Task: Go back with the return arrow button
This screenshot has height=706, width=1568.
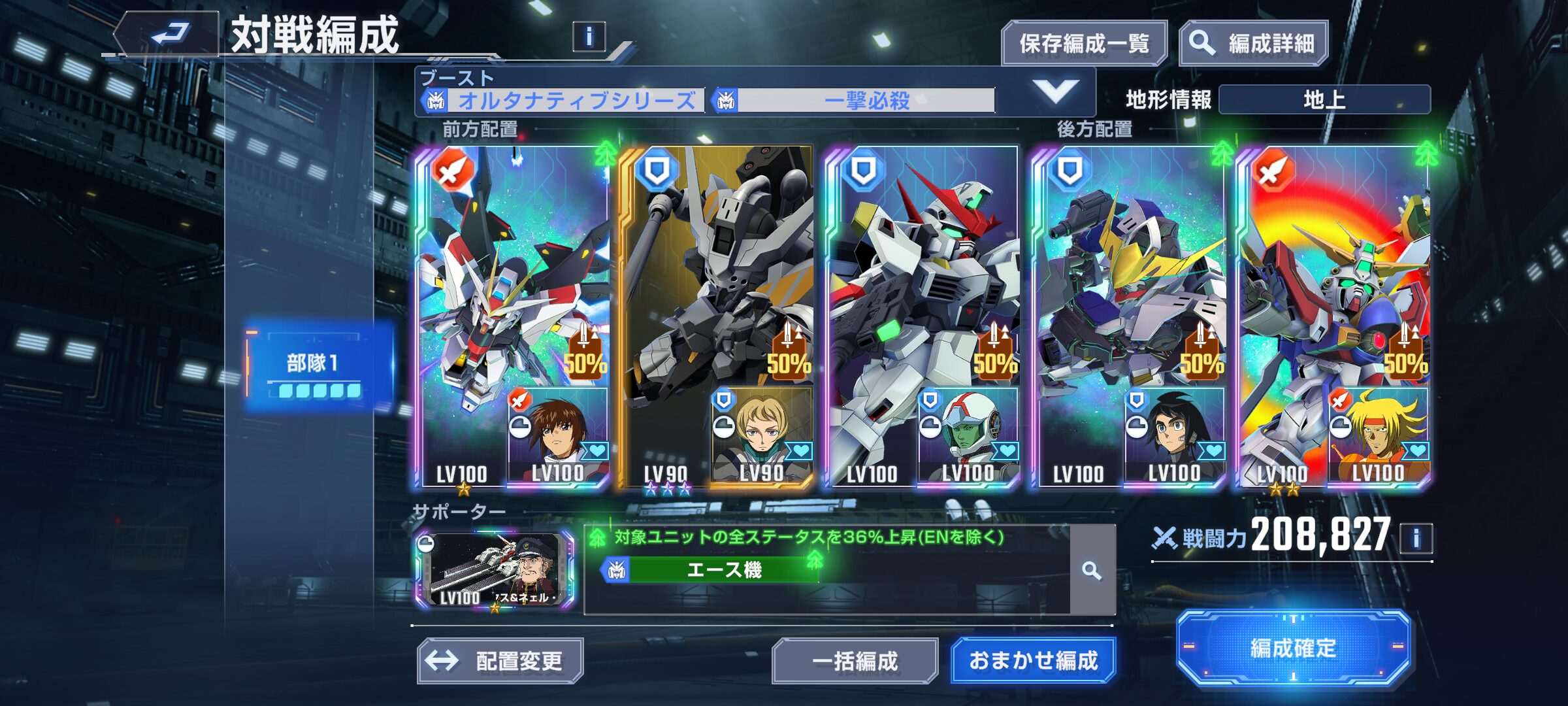Action: tap(169, 34)
